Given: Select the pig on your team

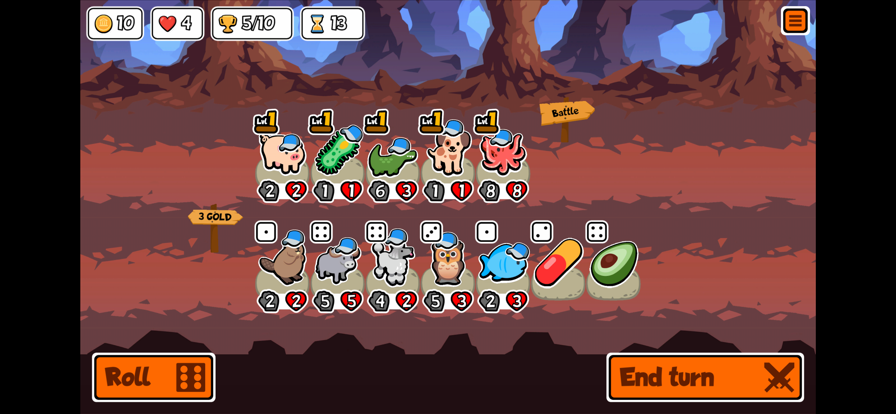Looking at the screenshot, I should click(x=282, y=155).
